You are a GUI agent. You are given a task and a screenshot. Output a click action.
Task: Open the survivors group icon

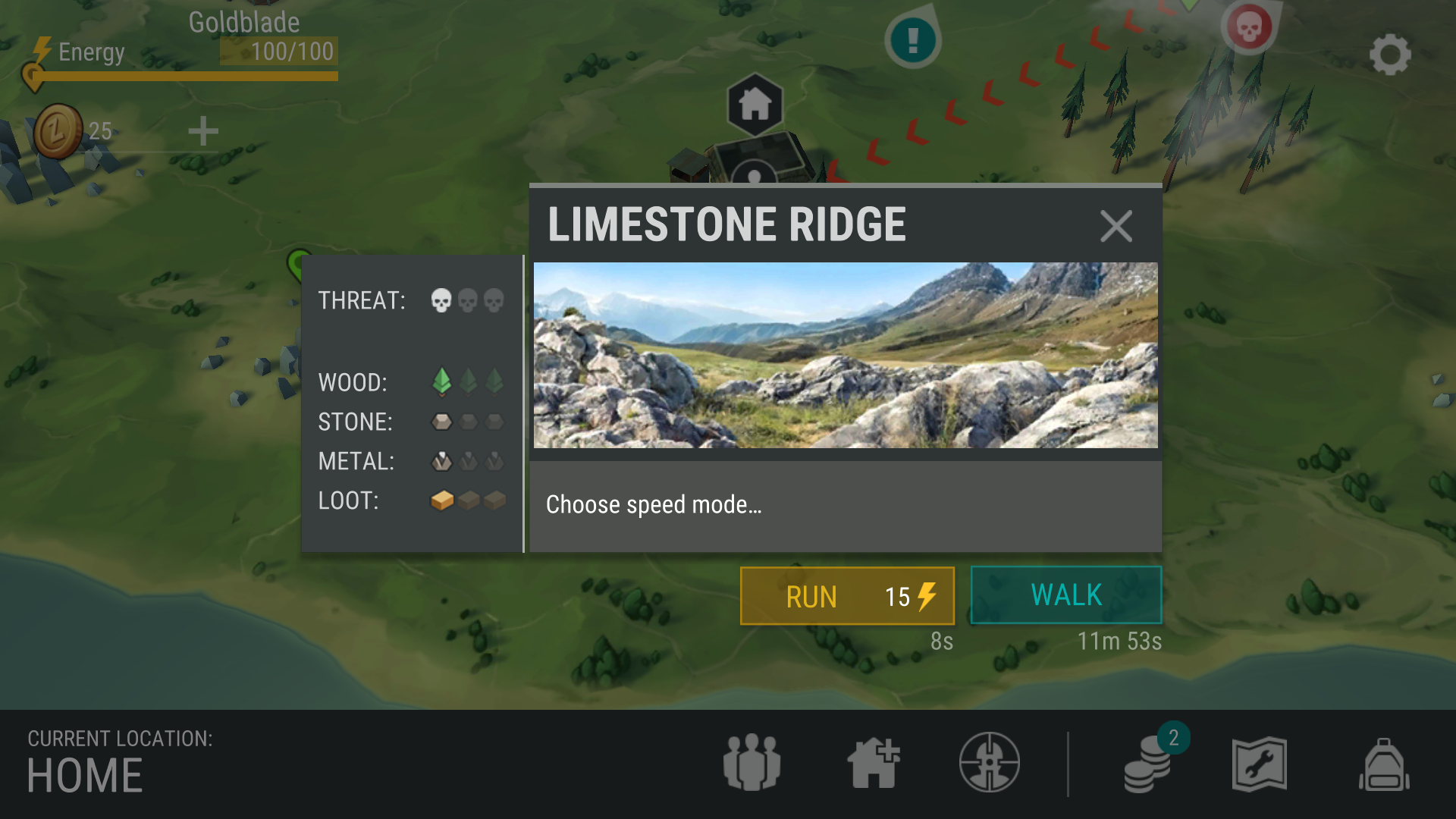coord(752,763)
